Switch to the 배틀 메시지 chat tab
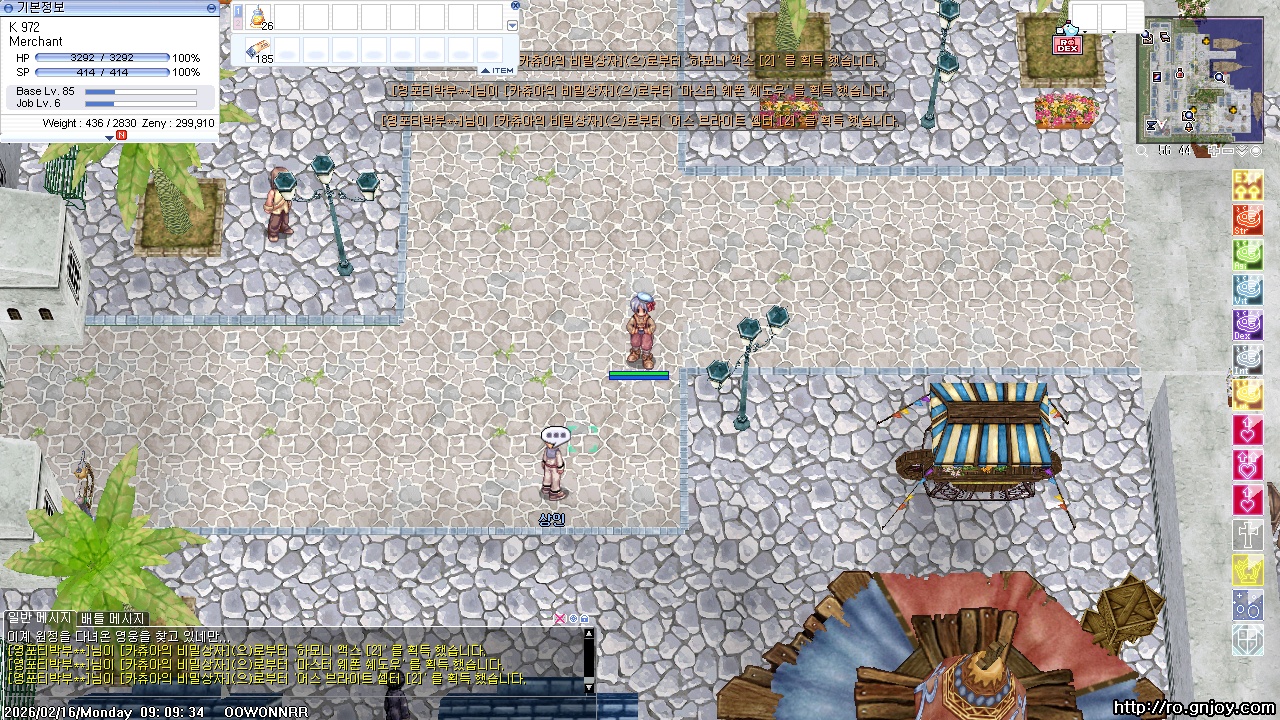1280x720 pixels. point(114,619)
